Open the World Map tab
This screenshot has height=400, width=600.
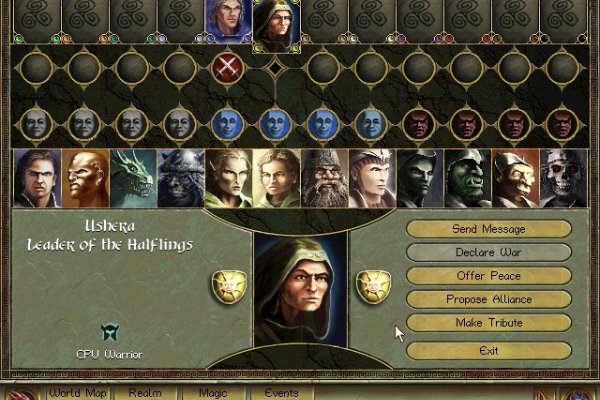coord(77,393)
